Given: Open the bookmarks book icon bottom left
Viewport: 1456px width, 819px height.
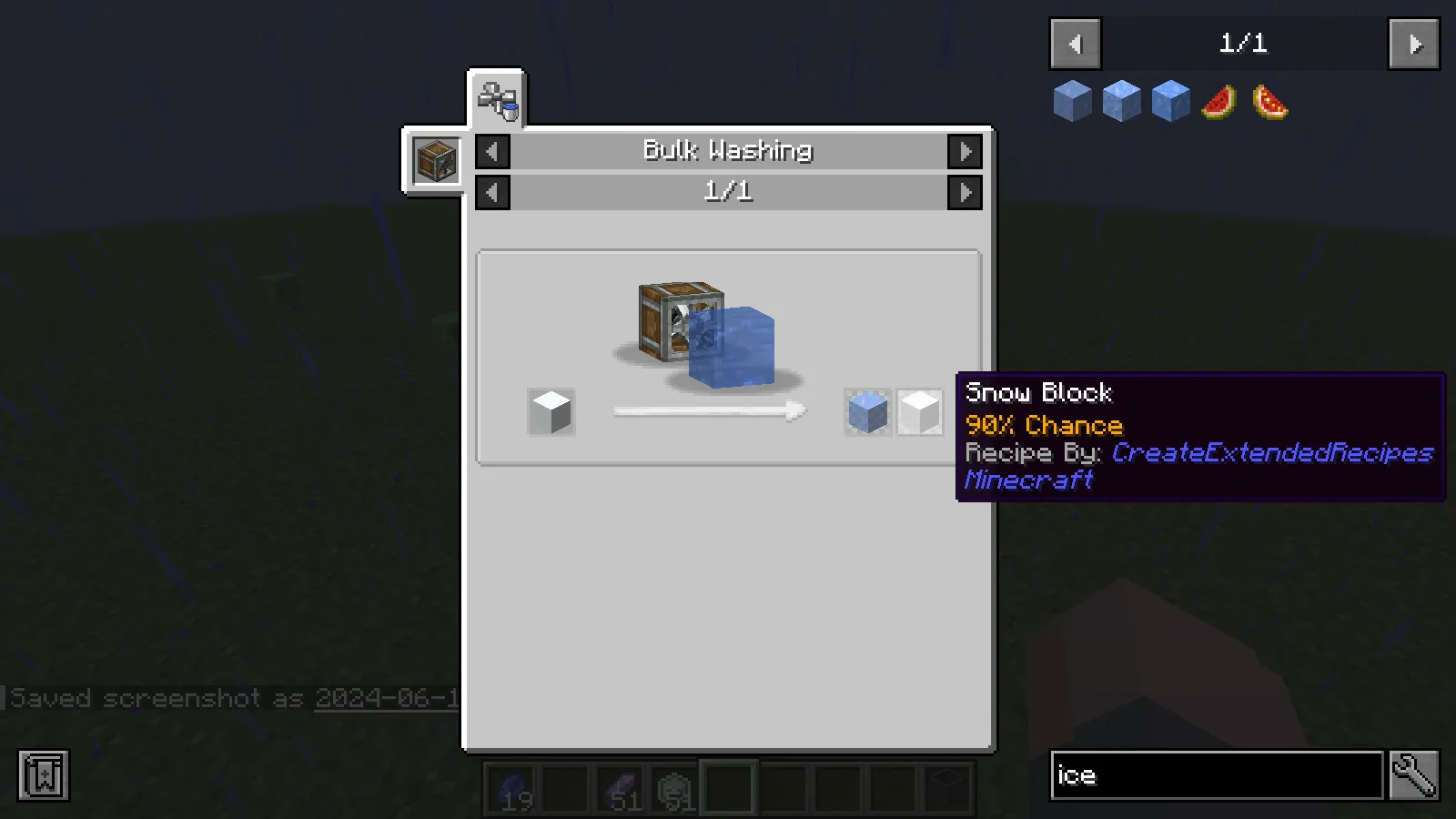Looking at the screenshot, I should 41,775.
